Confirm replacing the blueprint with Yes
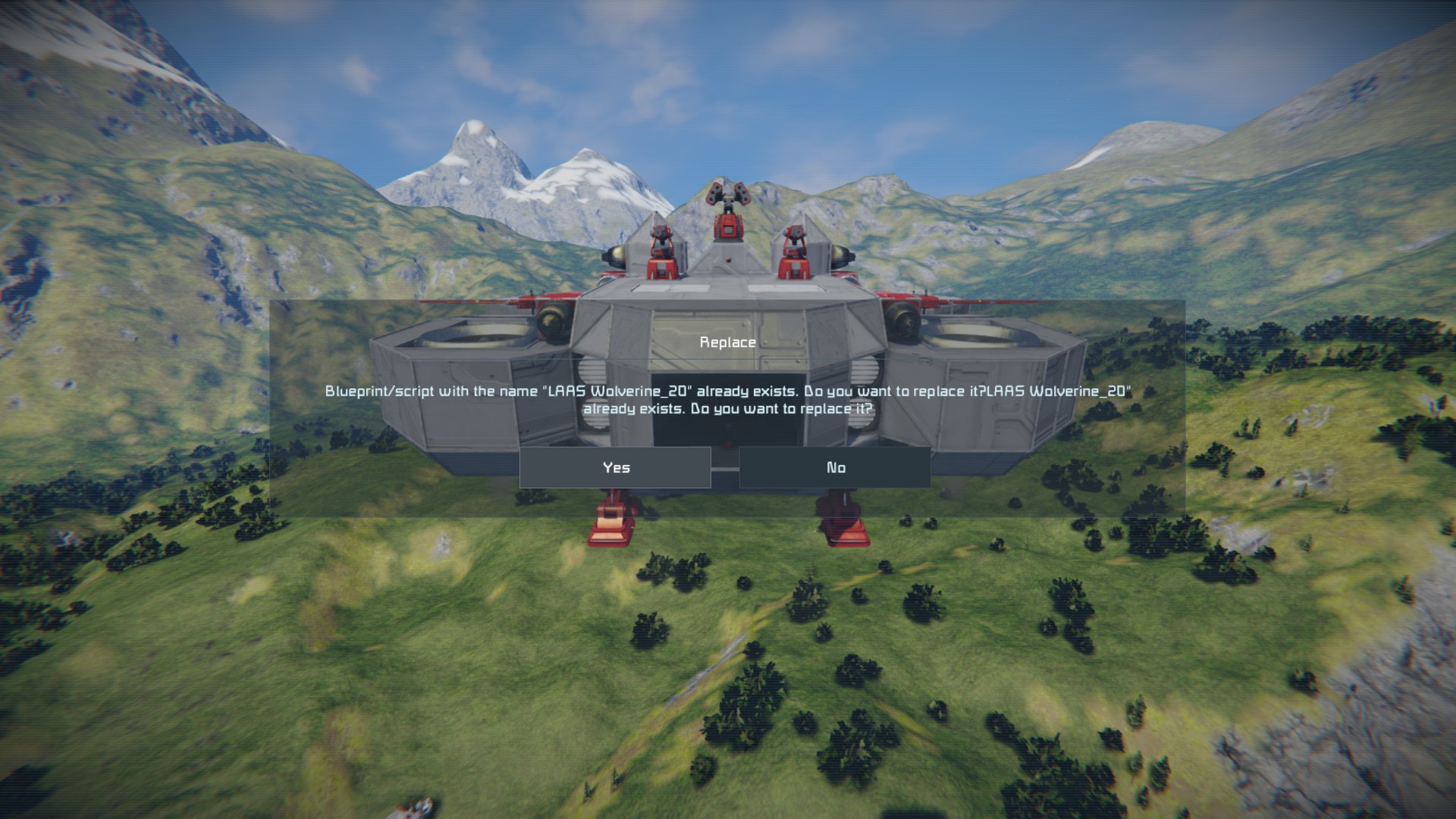Image resolution: width=1456 pixels, height=819 pixels. 615,467
